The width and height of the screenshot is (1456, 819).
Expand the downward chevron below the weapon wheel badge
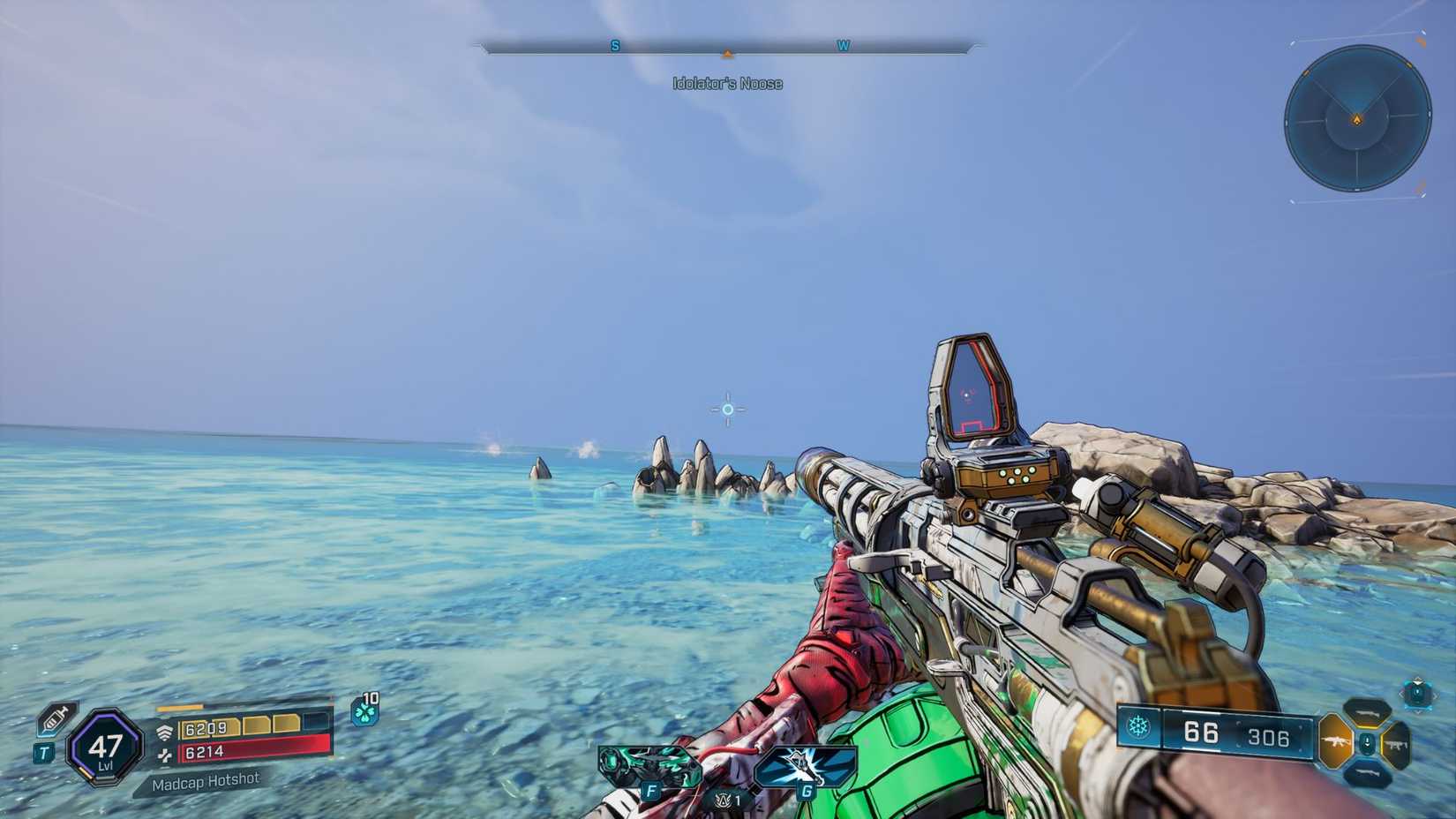pos(1418,711)
